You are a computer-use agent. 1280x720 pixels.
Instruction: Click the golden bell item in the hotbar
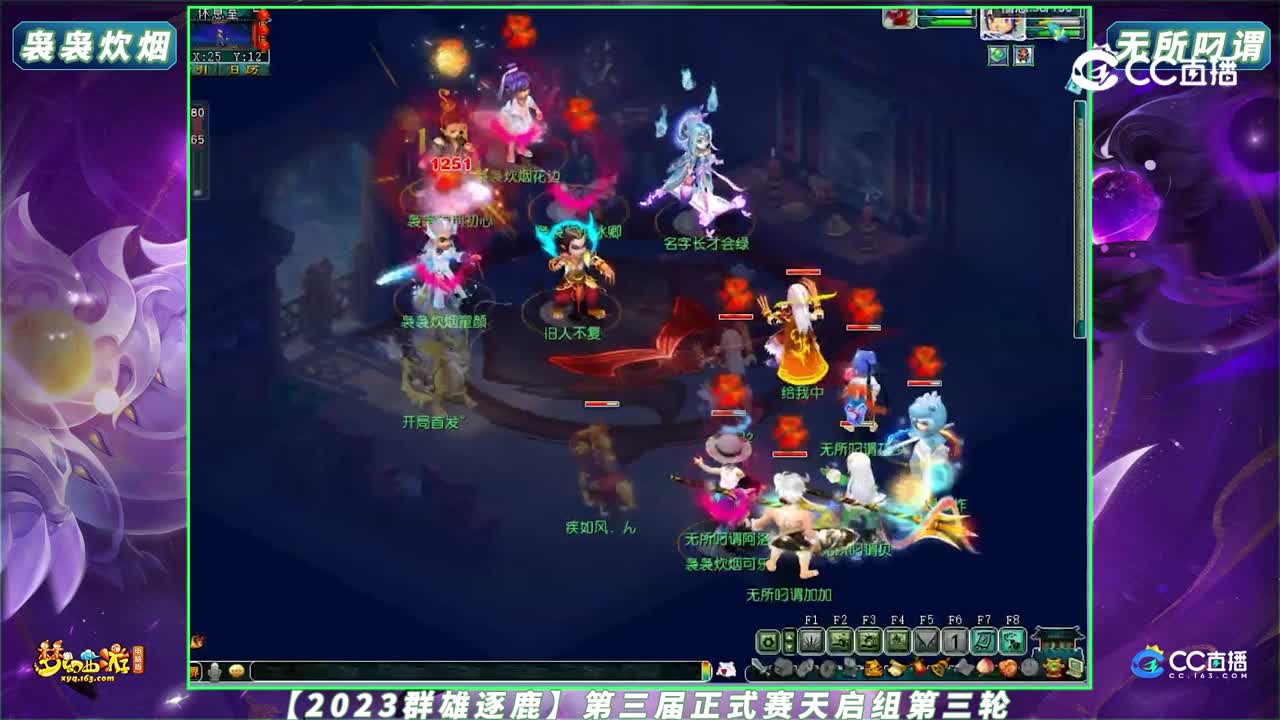pos(938,667)
